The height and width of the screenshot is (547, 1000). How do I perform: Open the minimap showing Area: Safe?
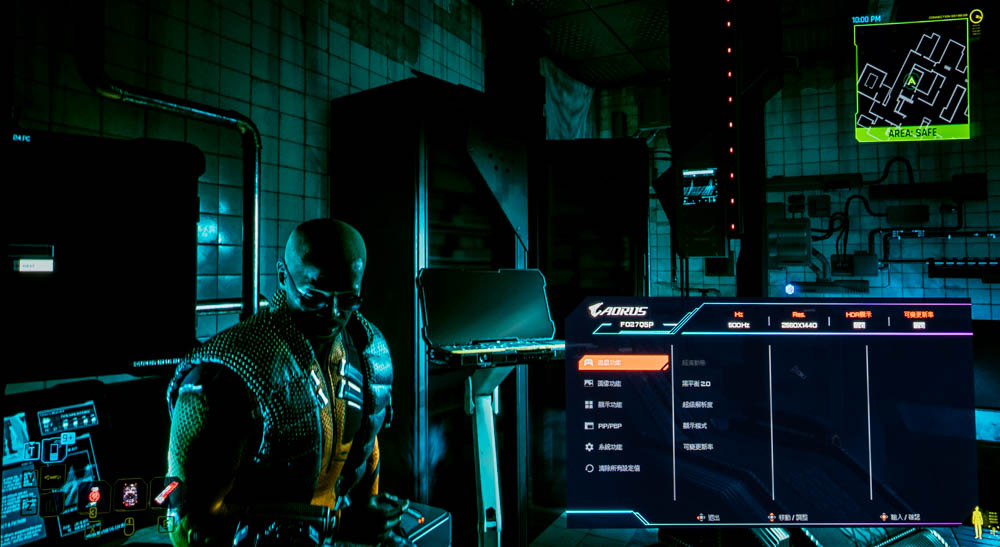(x=910, y=78)
